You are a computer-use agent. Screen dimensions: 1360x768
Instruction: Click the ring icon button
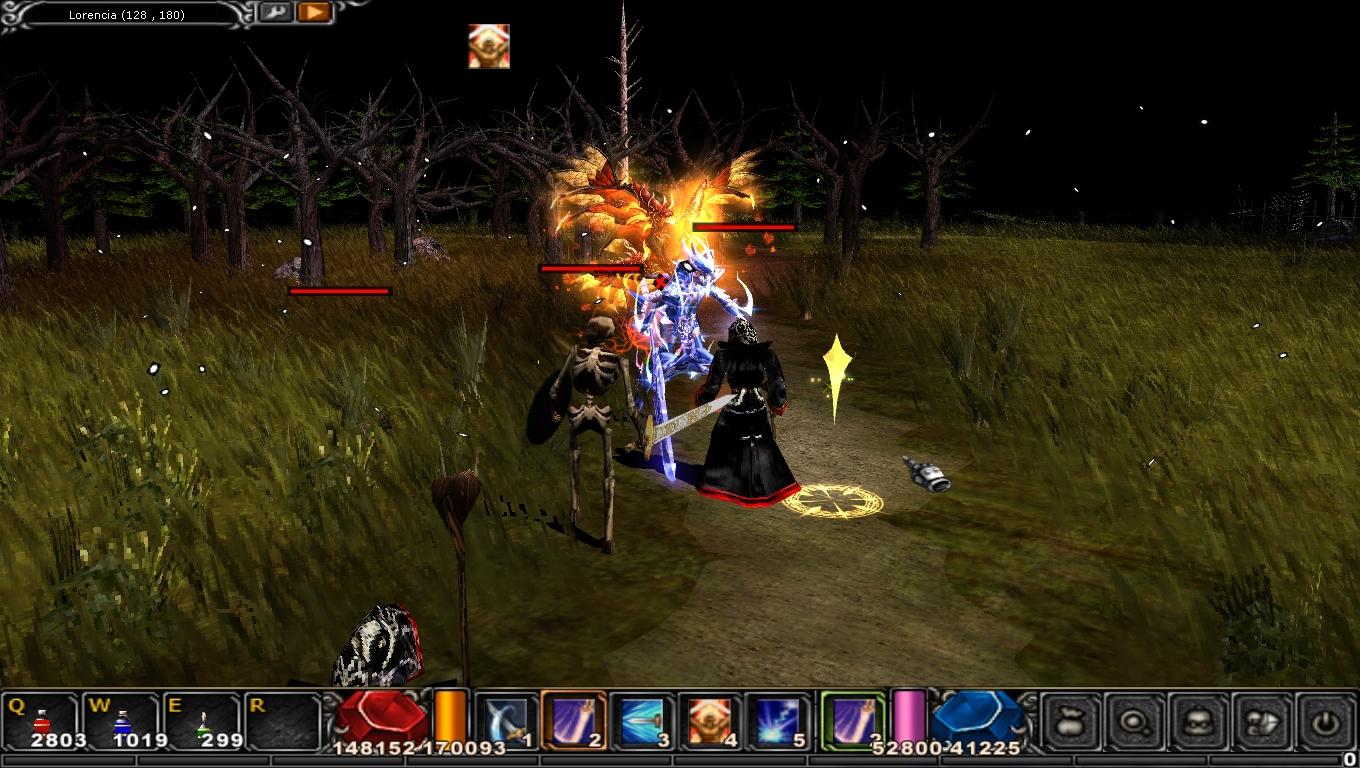point(1136,719)
